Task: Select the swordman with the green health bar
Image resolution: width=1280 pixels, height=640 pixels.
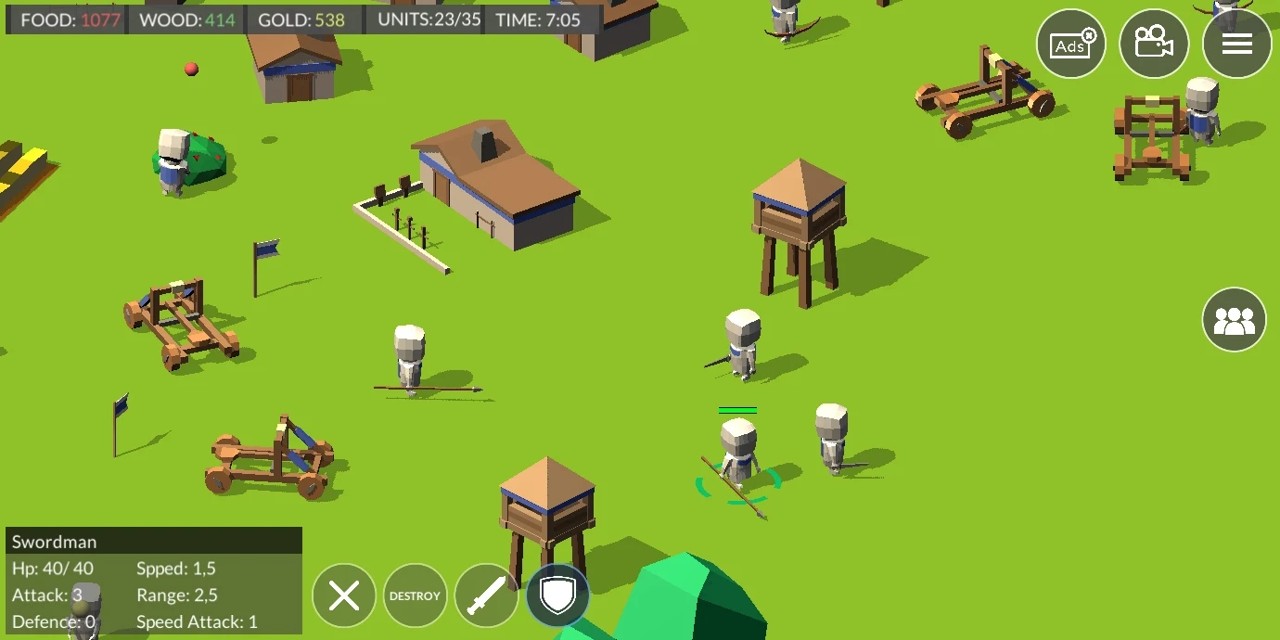Action: click(x=738, y=452)
